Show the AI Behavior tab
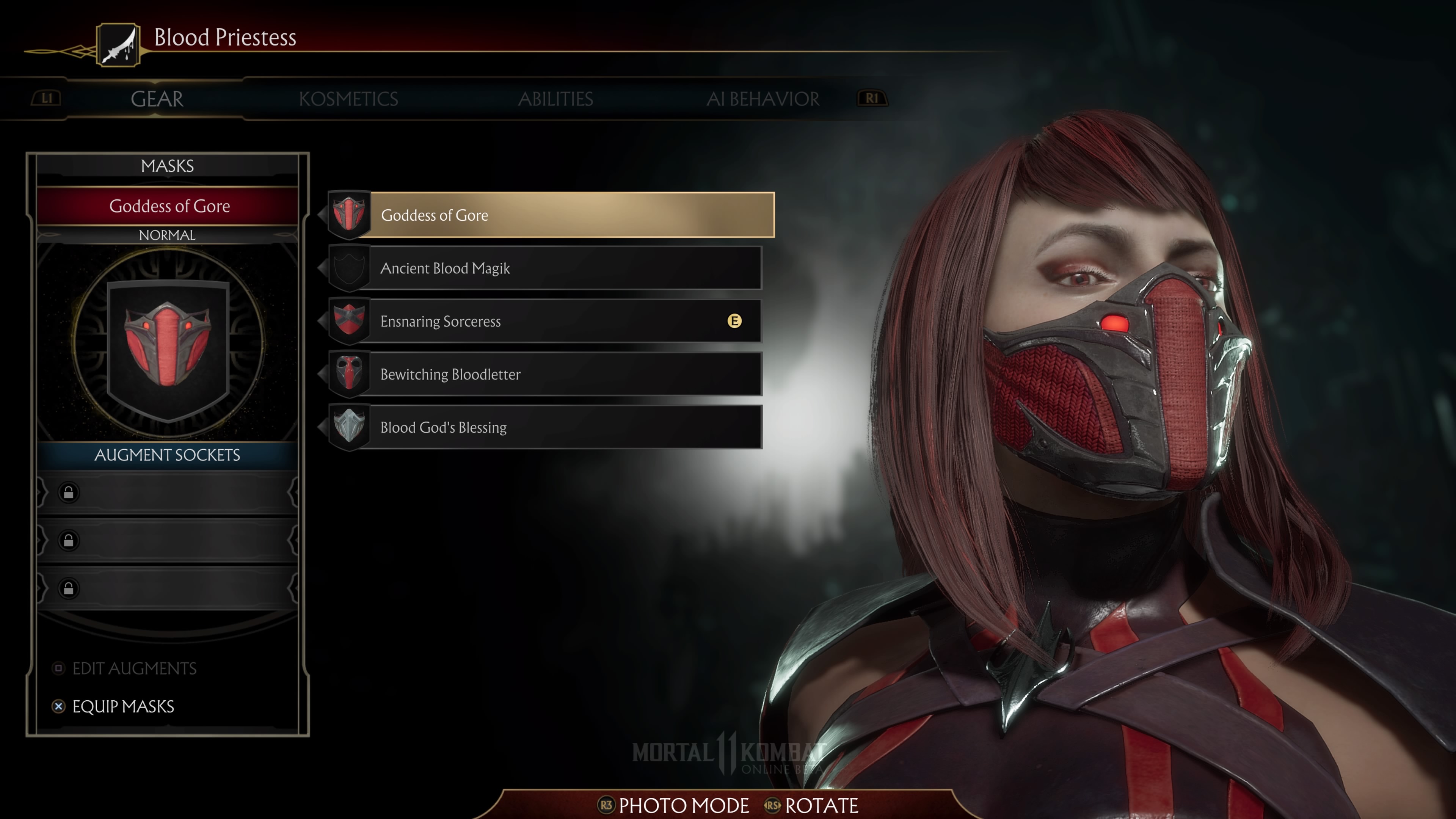Screen dimensions: 1456x819 click(763, 99)
